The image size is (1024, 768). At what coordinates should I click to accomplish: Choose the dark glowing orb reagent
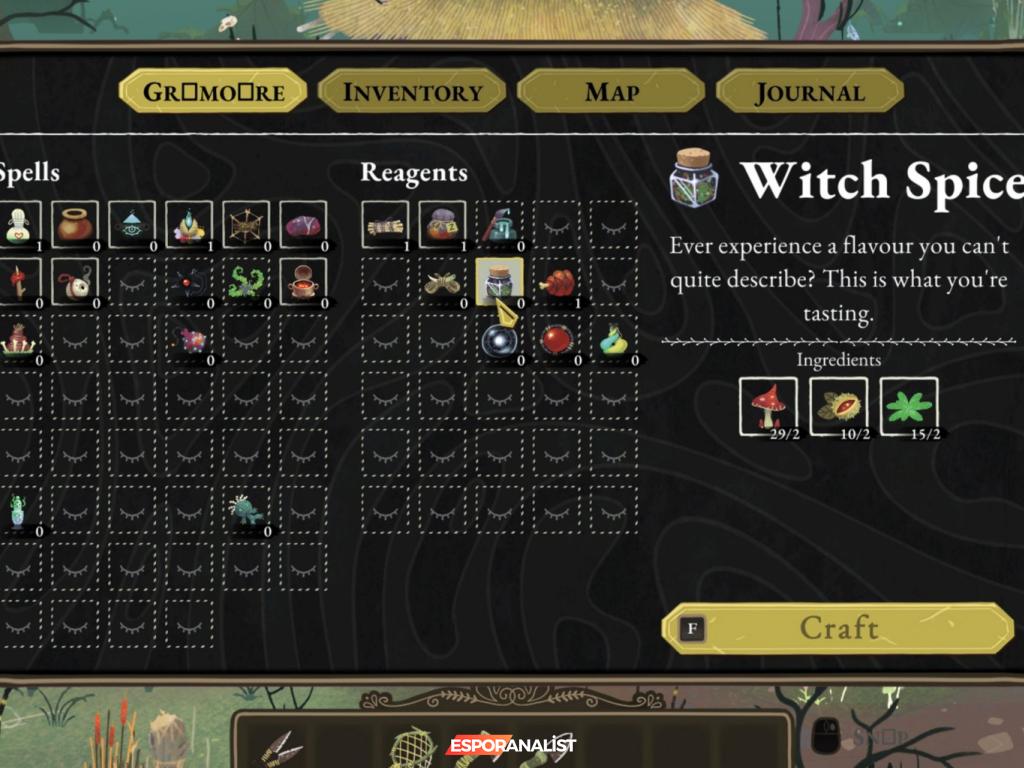[499, 340]
